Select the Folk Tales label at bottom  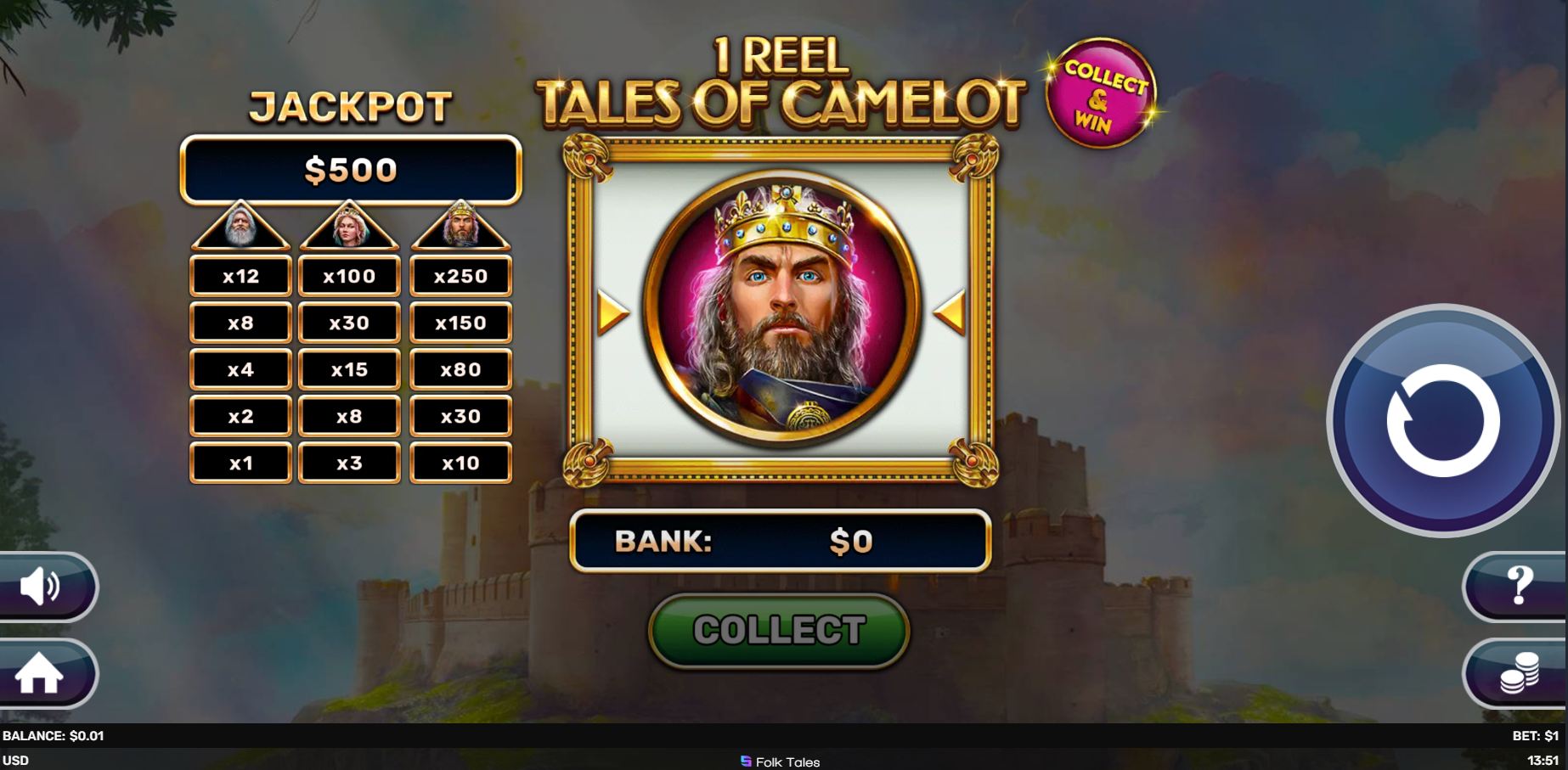782,762
